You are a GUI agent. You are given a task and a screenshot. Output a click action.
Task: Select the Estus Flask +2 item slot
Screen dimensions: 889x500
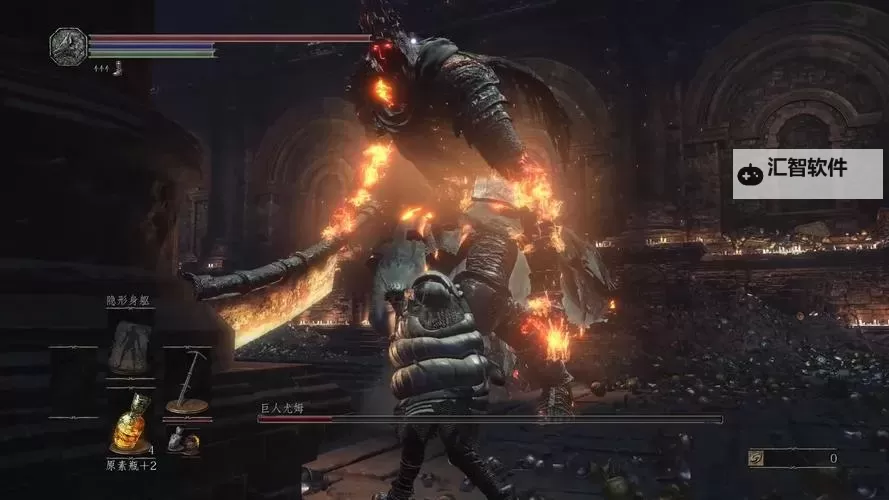click(130, 422)
